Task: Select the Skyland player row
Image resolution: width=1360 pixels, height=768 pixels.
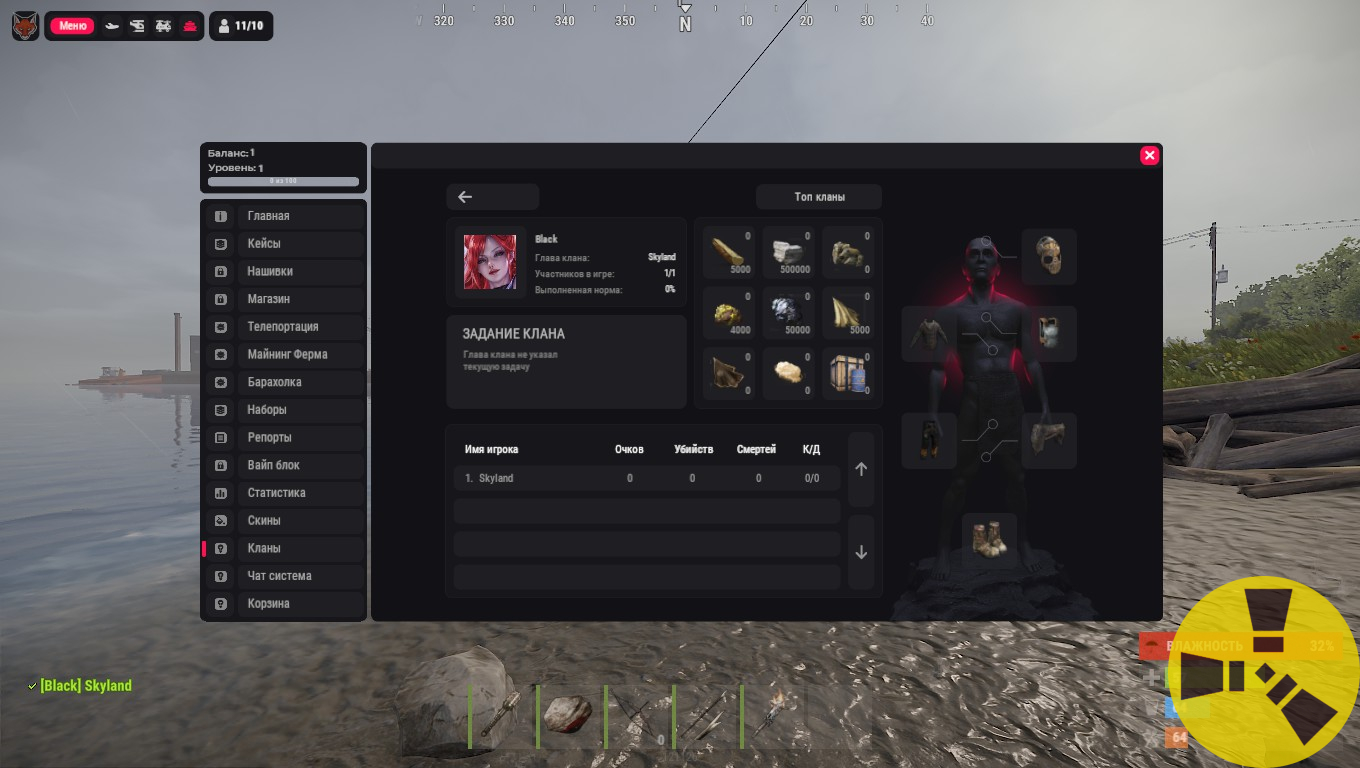Action: [x=647, y=478]
